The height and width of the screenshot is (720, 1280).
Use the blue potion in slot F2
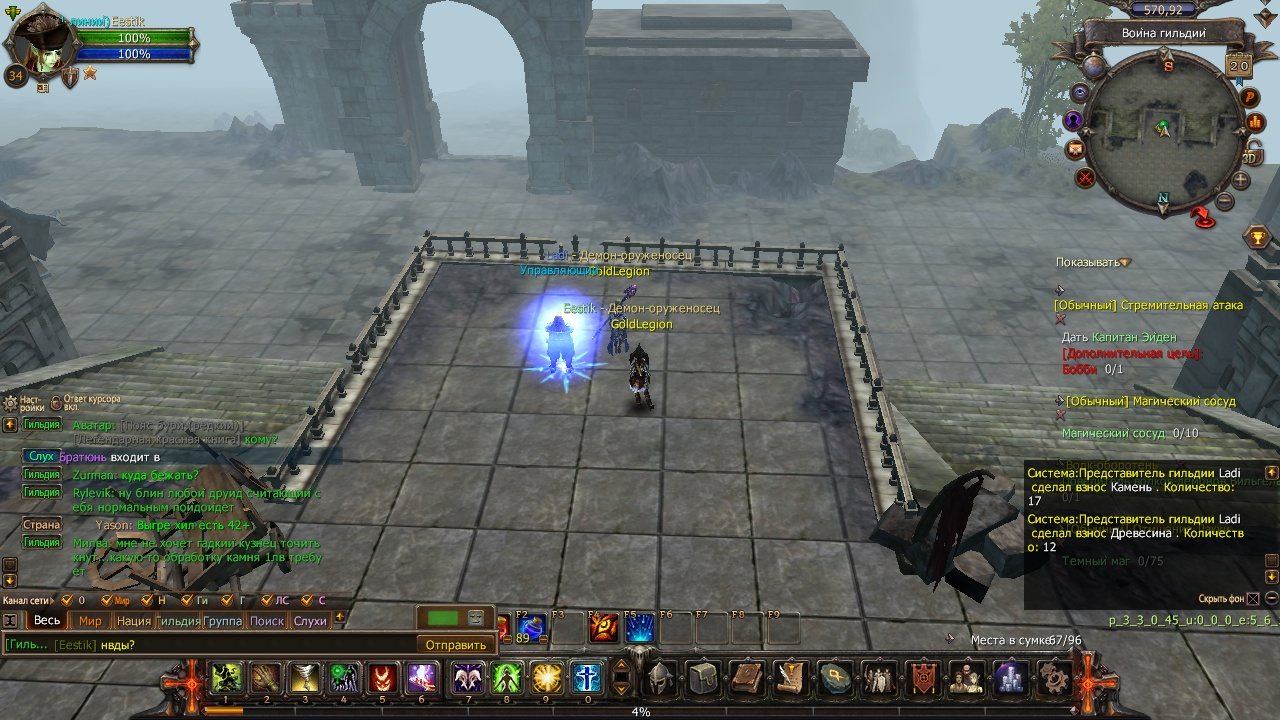tap(531, 628)
